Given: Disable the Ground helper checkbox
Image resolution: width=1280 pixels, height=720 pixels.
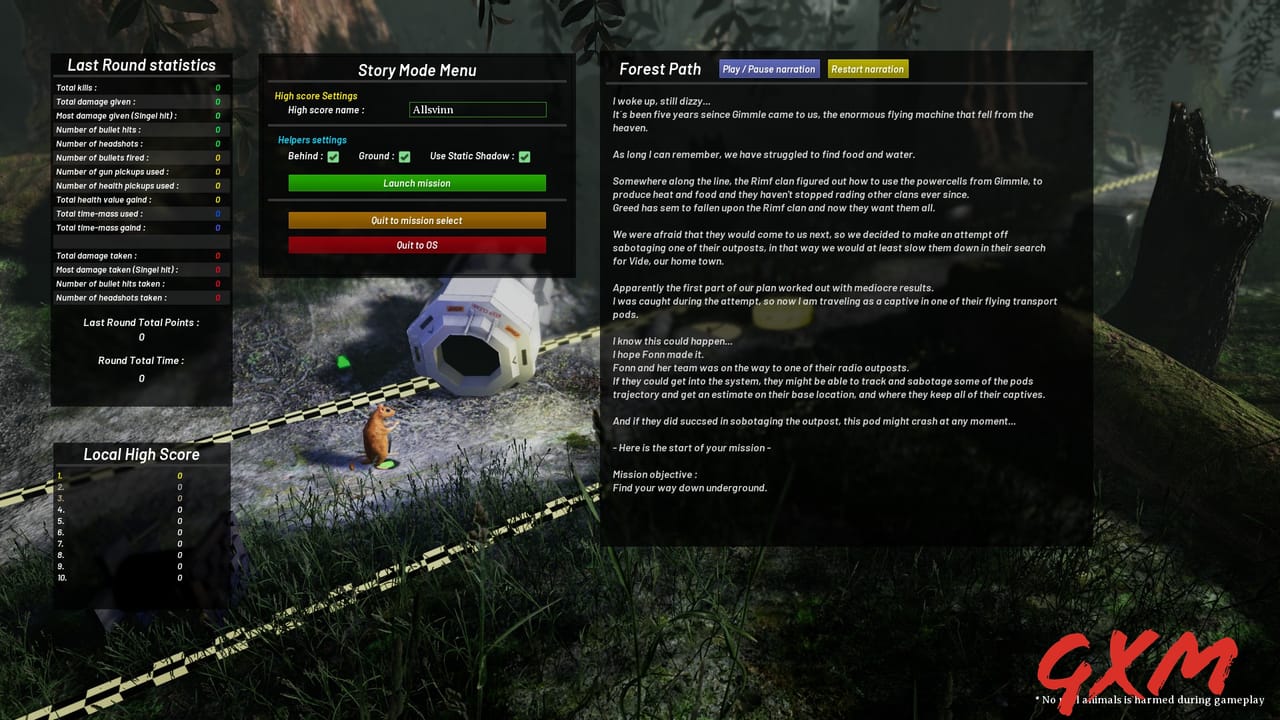Looking at the screenshot, I should [403, 156].
